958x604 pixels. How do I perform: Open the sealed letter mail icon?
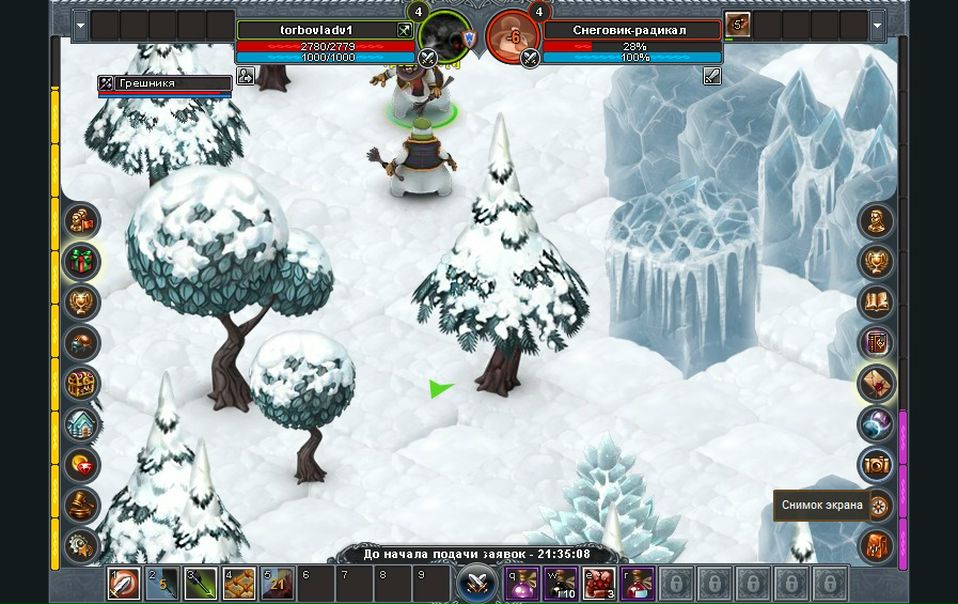point(876,383)
